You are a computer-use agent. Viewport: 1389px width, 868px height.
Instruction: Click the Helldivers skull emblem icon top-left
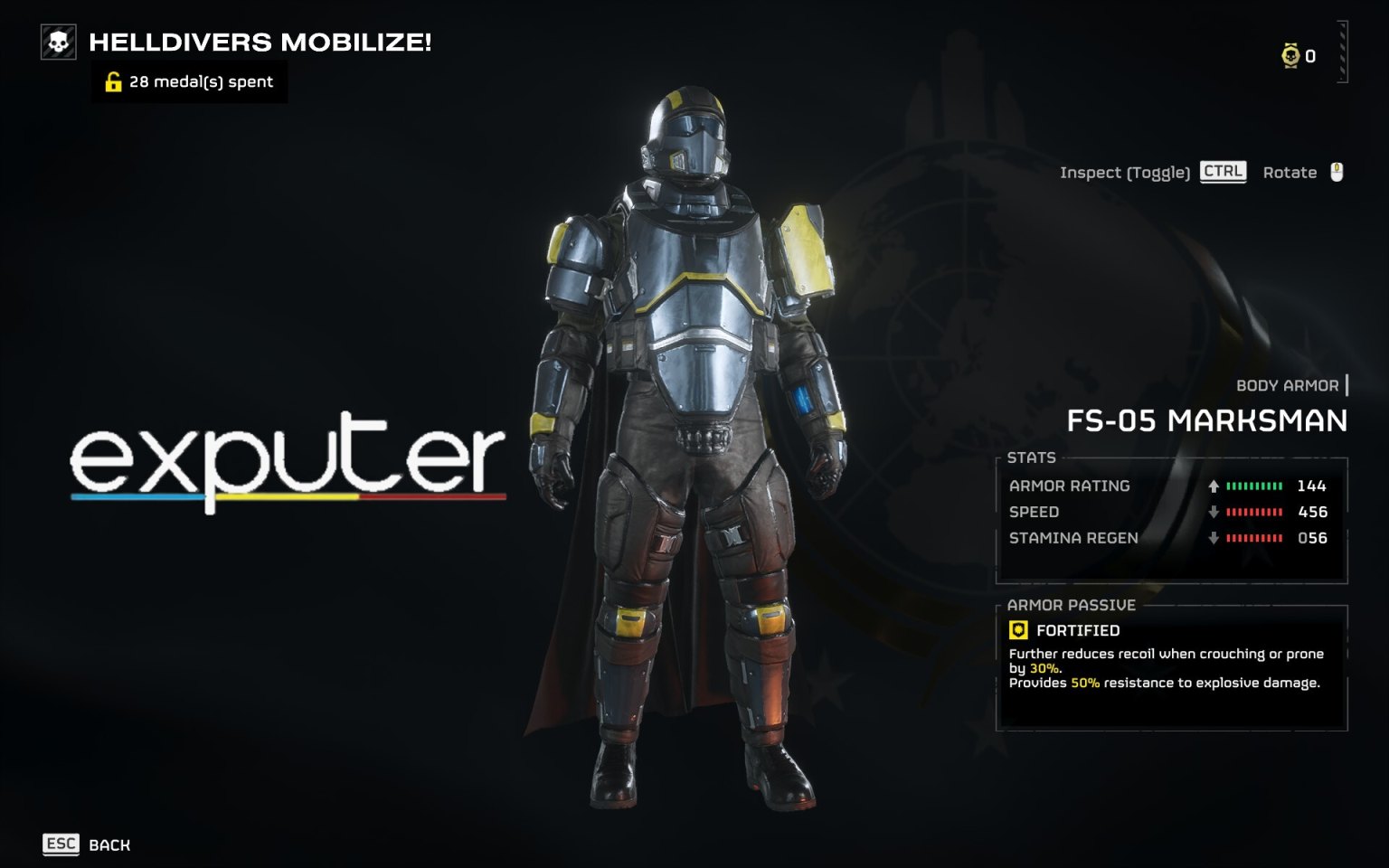(x=59, y=41)
